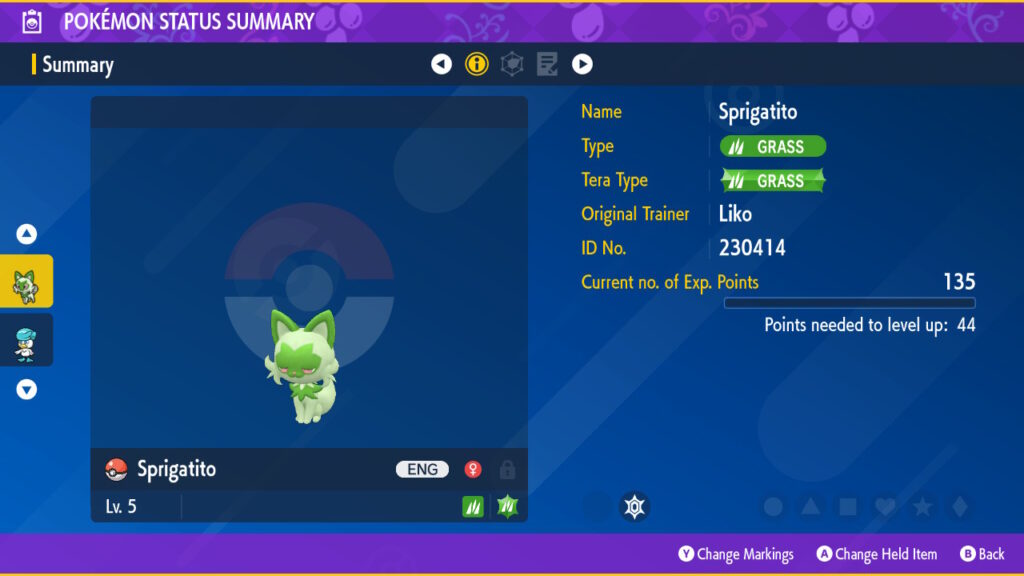This screenshot has width=1024, height=576.
Task: Open the moves and notes tab
Action: coord(547,65)
